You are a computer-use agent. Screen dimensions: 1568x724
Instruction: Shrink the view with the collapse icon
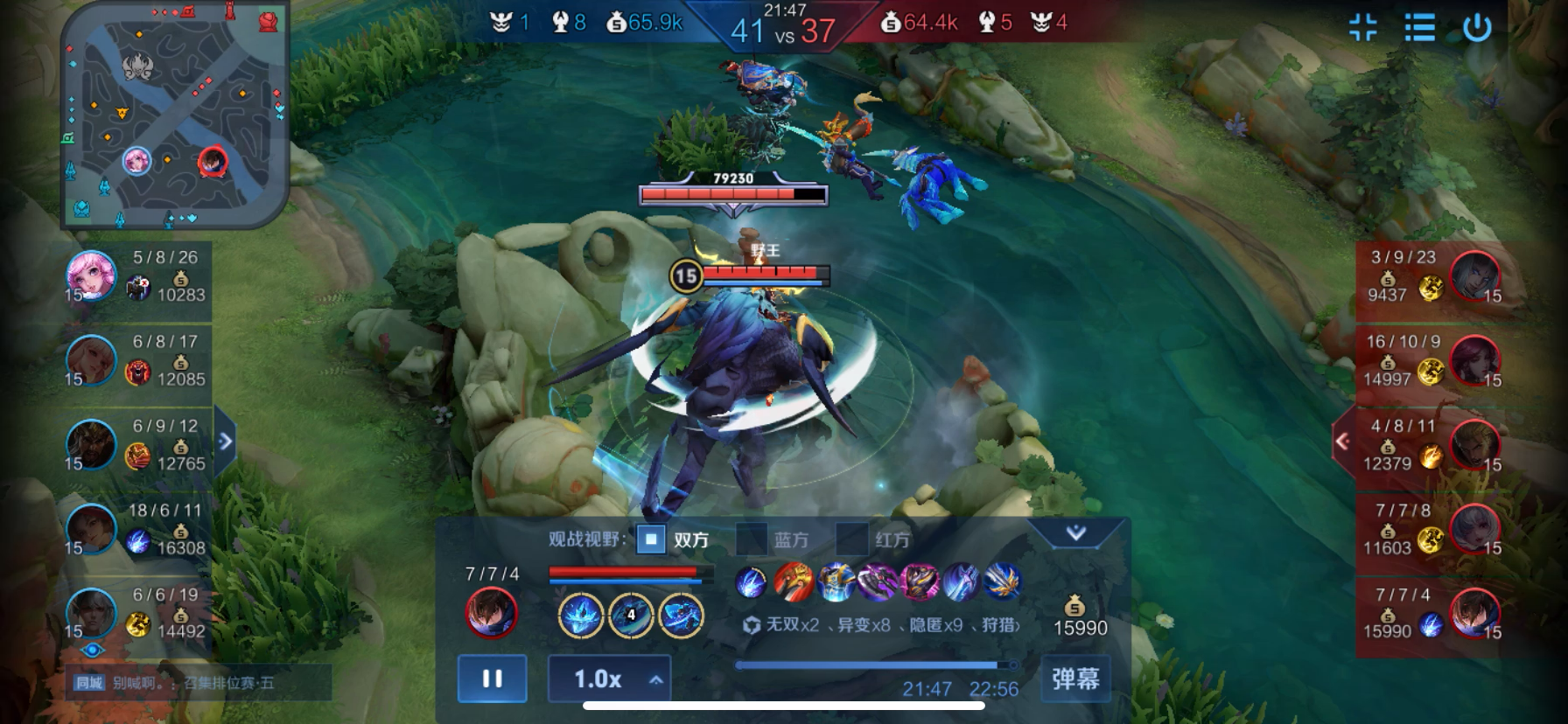coord(1362,27)
